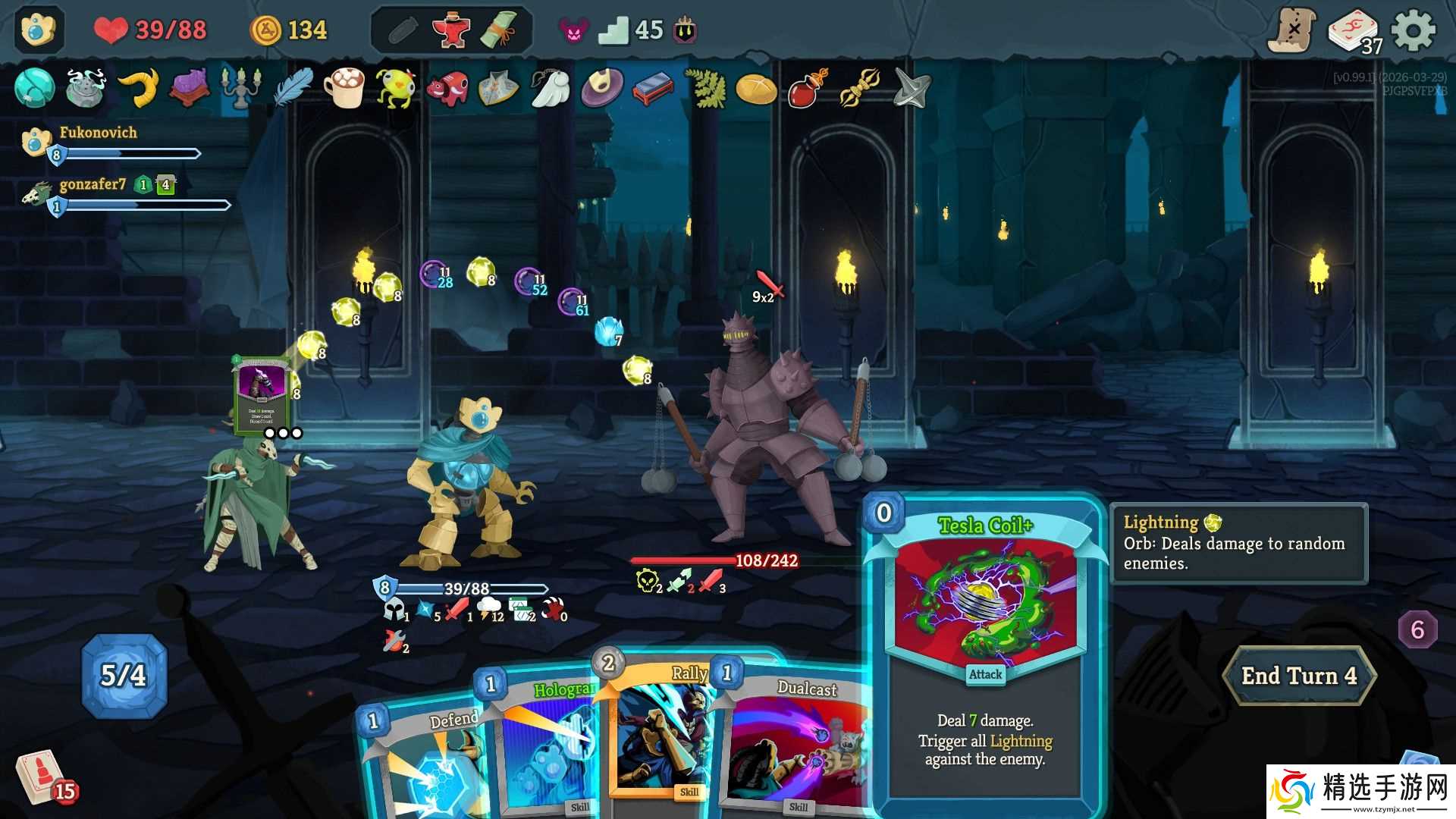Open the character portrait in top-left corner
This screenshot has height=819, width=1456.
[38, 30]
